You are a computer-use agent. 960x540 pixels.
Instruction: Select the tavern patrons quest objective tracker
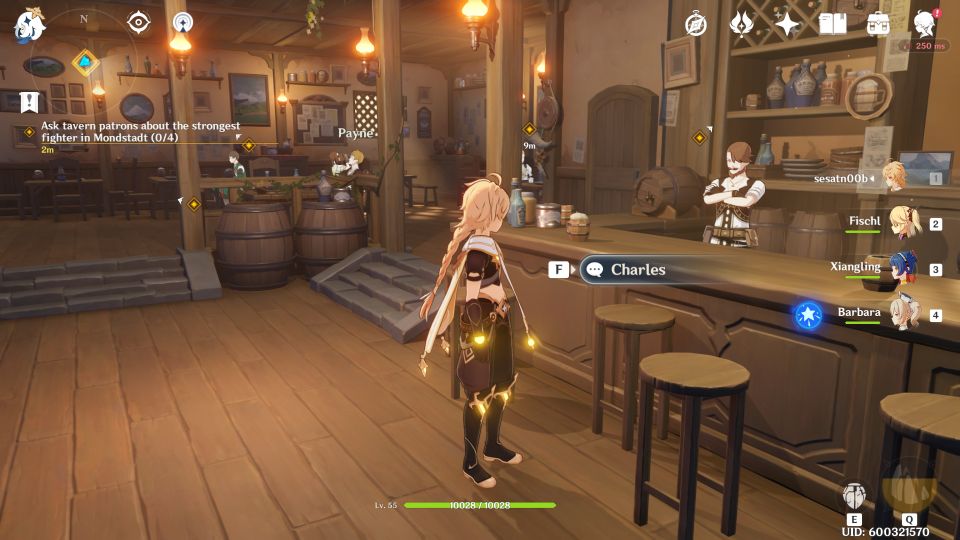click(140, 133)
